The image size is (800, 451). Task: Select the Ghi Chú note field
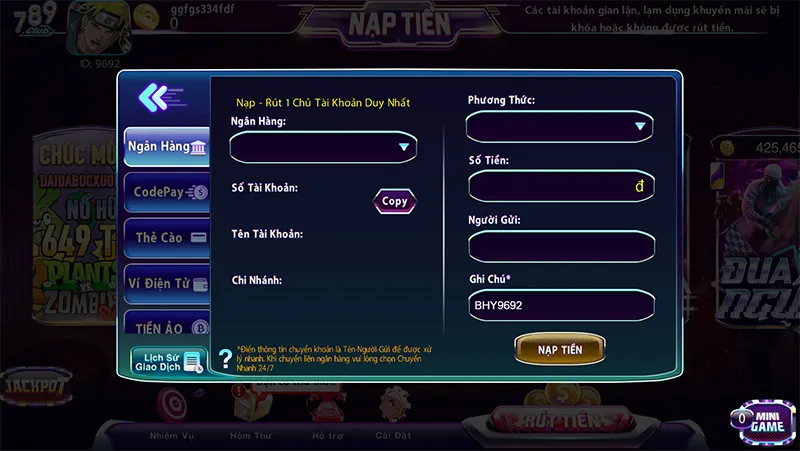coord(560,305)
